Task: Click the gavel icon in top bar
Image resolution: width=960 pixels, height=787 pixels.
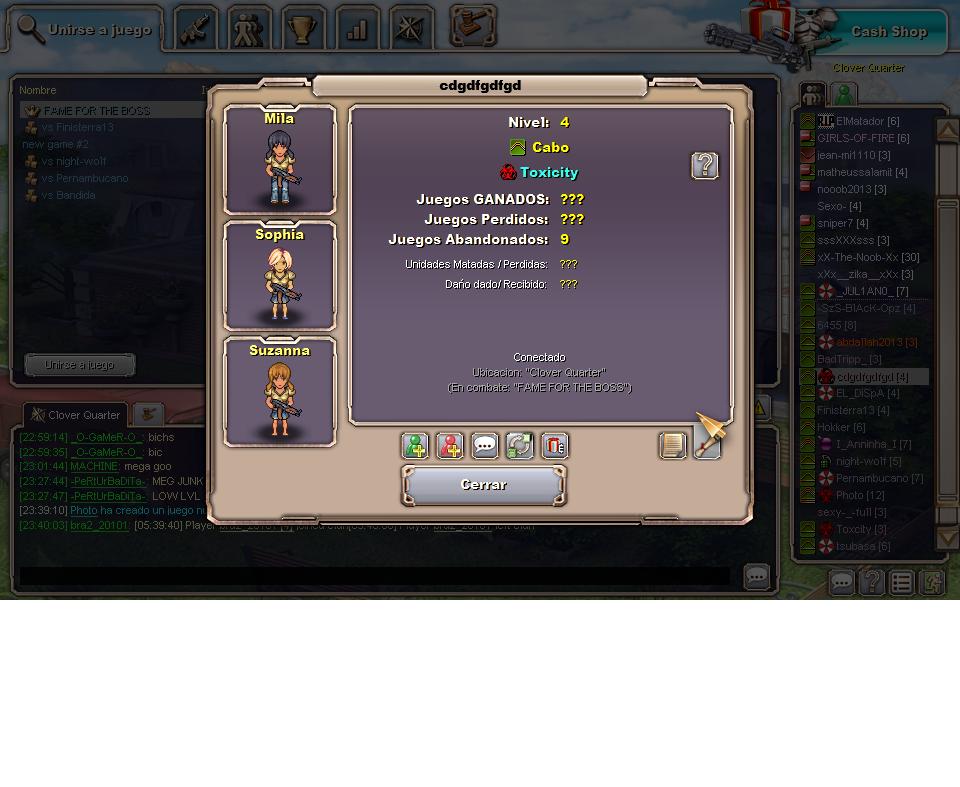Action: click(473, 27)
